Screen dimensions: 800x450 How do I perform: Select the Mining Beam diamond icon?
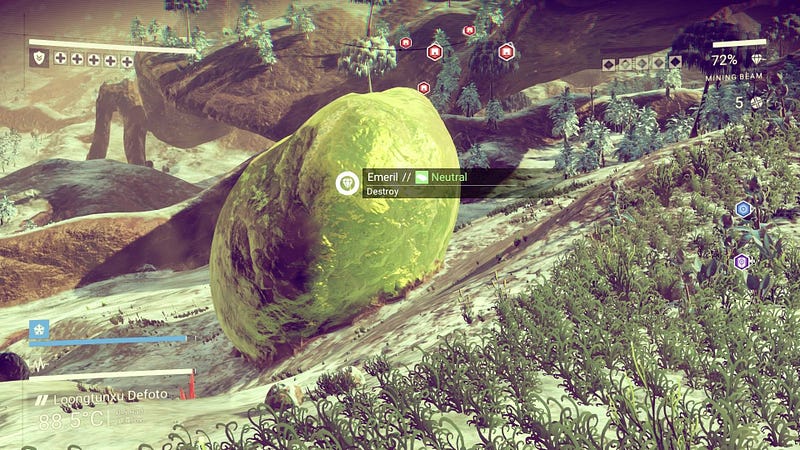(755, 60)
